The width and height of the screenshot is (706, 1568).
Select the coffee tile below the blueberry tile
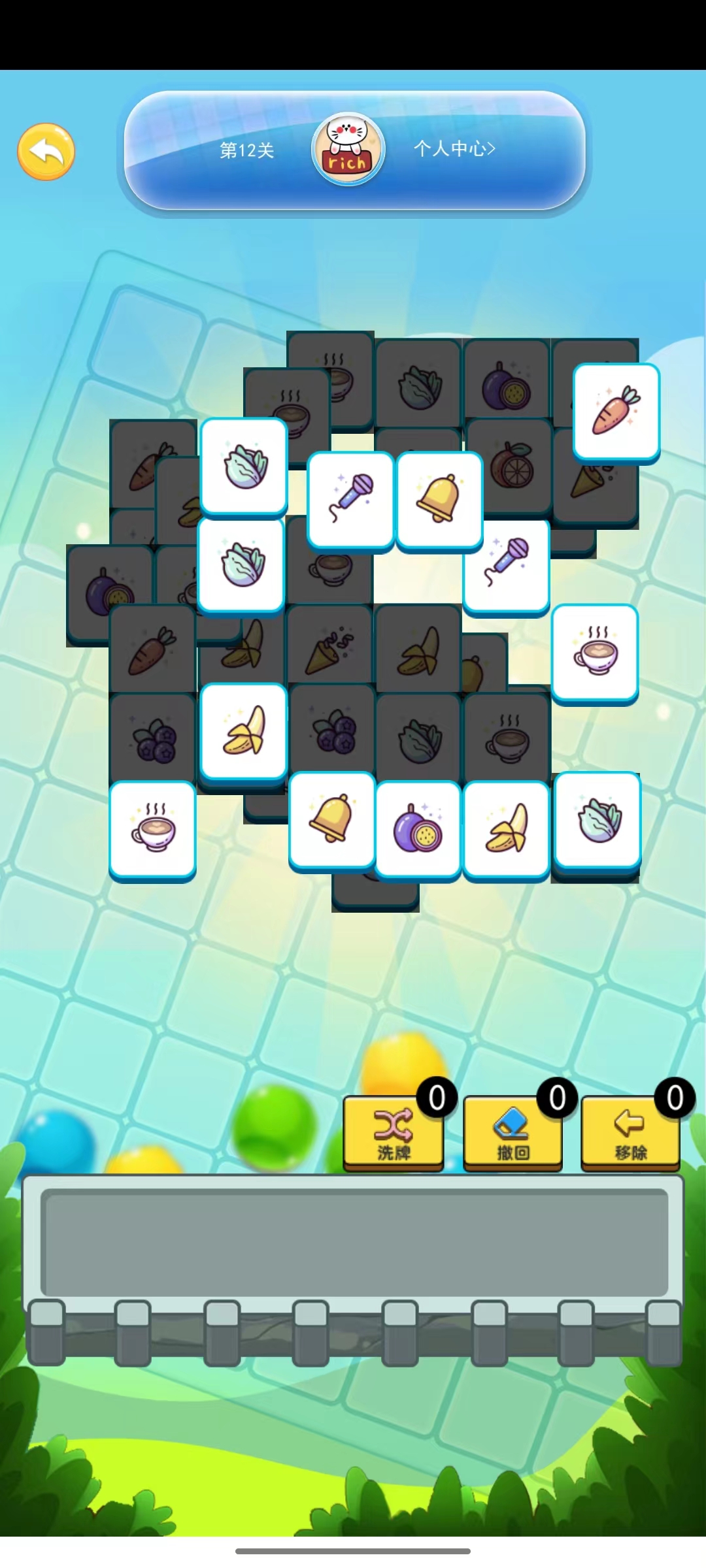pyautogui.click(x=152, y=828)
